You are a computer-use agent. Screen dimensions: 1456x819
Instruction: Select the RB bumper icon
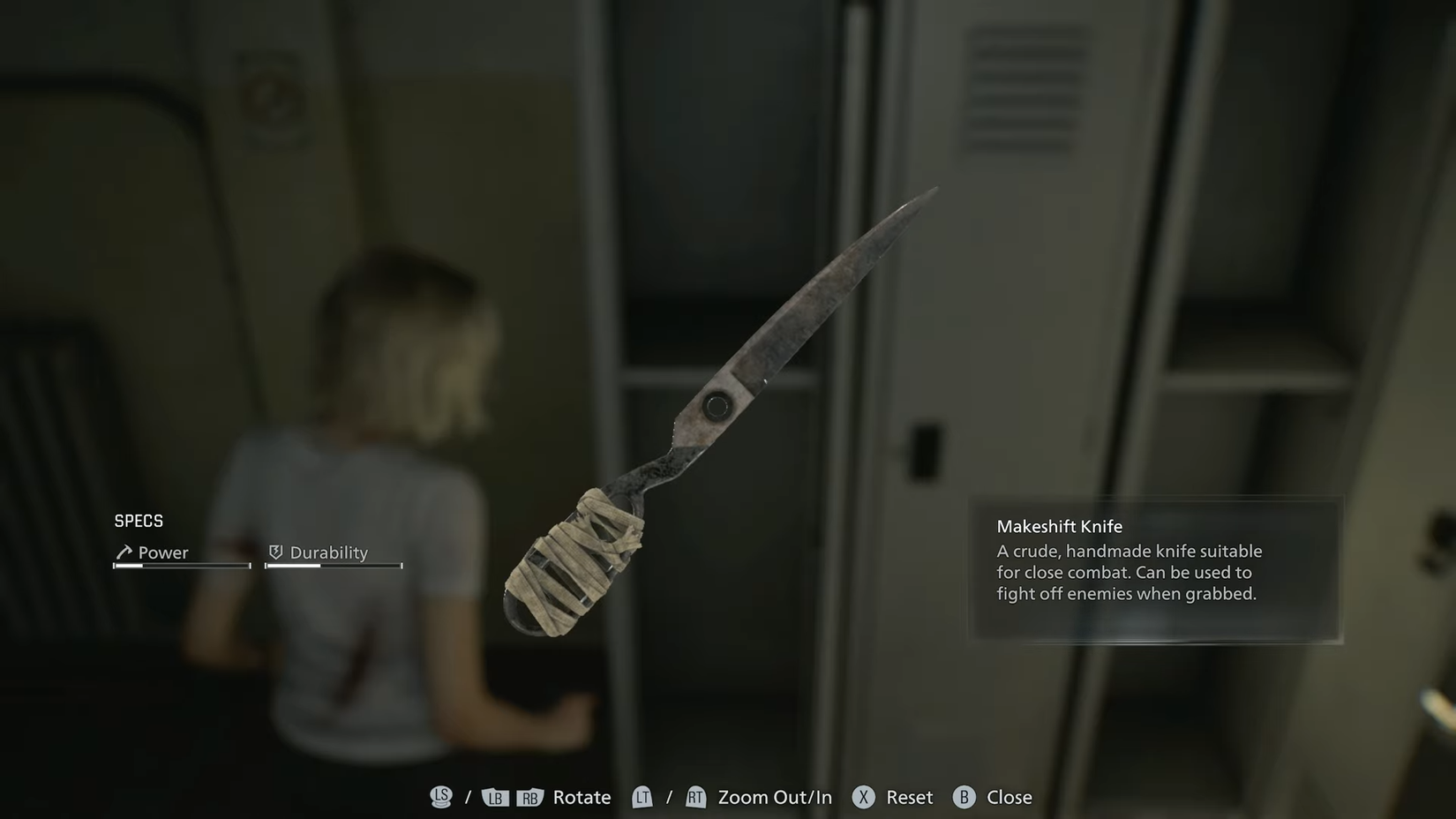(529, 797)
